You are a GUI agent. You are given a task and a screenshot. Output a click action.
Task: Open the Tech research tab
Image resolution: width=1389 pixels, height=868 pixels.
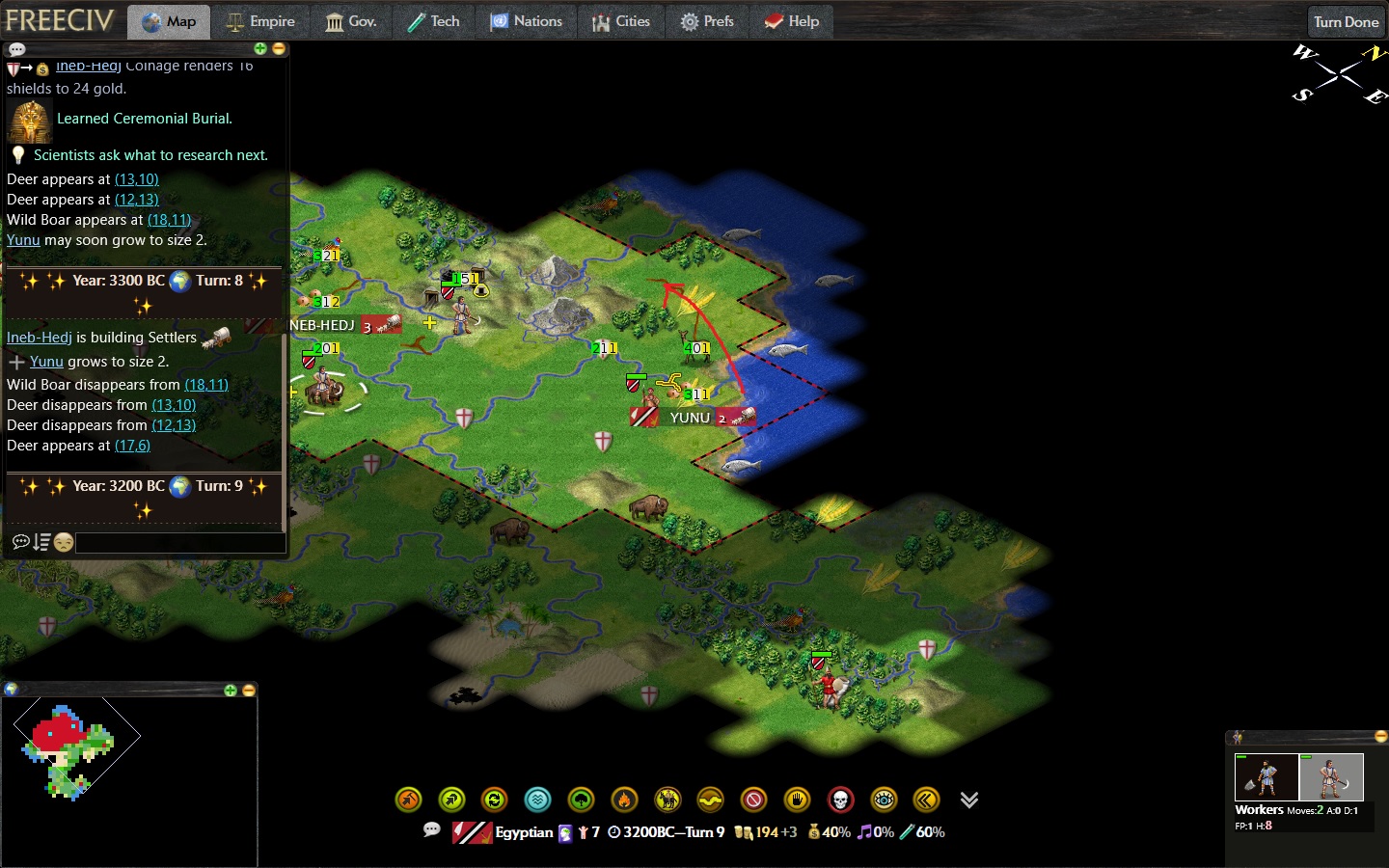click(433, 21)
